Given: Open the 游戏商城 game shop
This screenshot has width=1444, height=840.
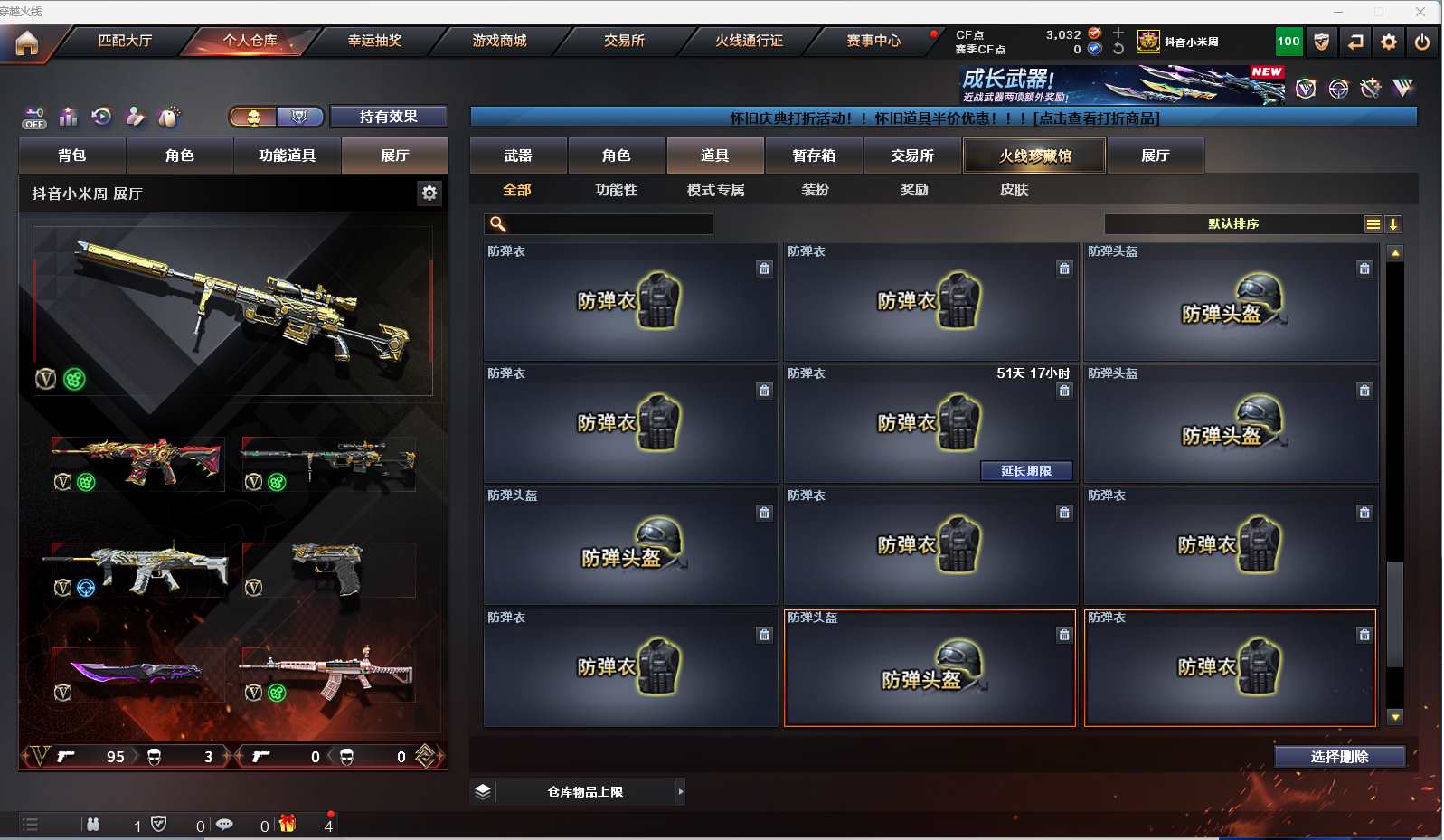Looking at the screenshot, I should 499,41.
